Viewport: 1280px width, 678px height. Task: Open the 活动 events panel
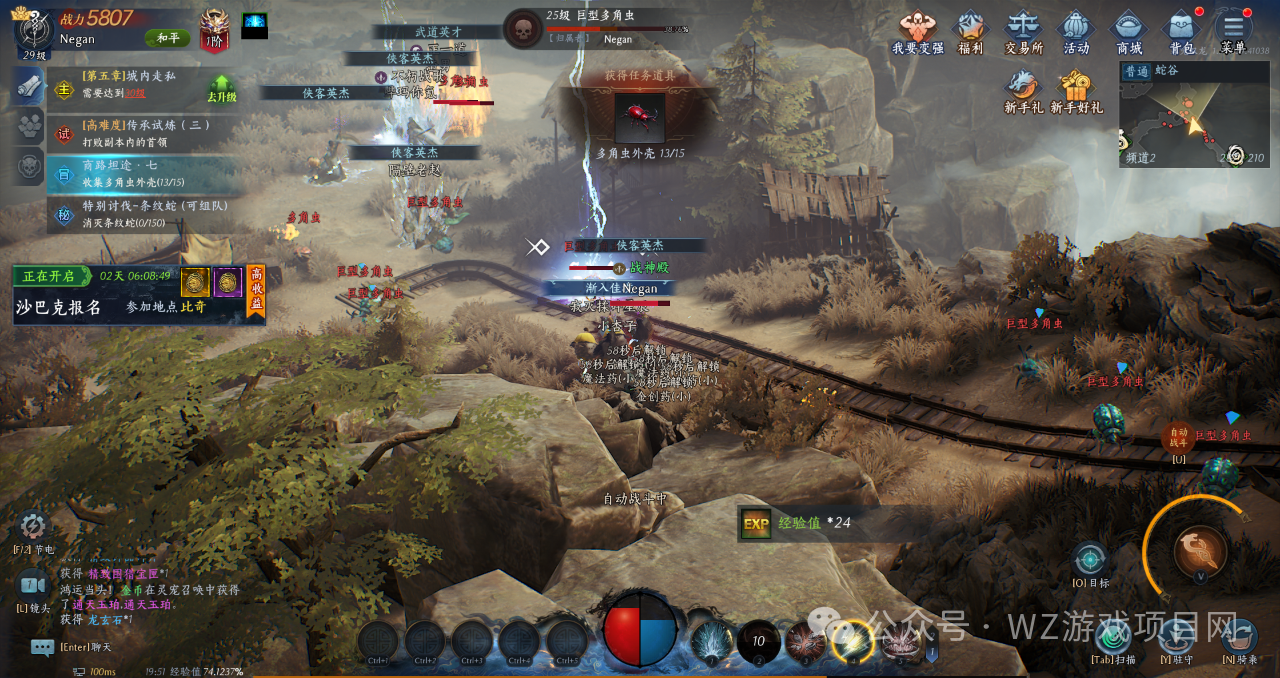[x=1076, y=30]
